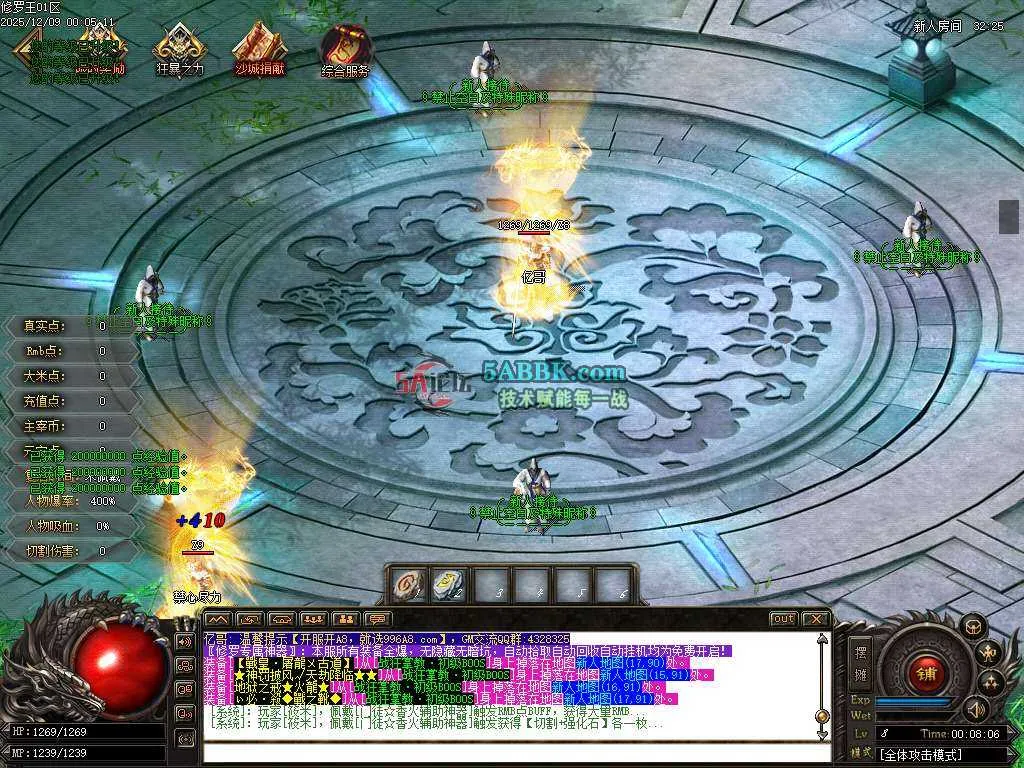Open the 狂暴之力 icon
Screen dimensions: 1024x768
click(180, 48)
